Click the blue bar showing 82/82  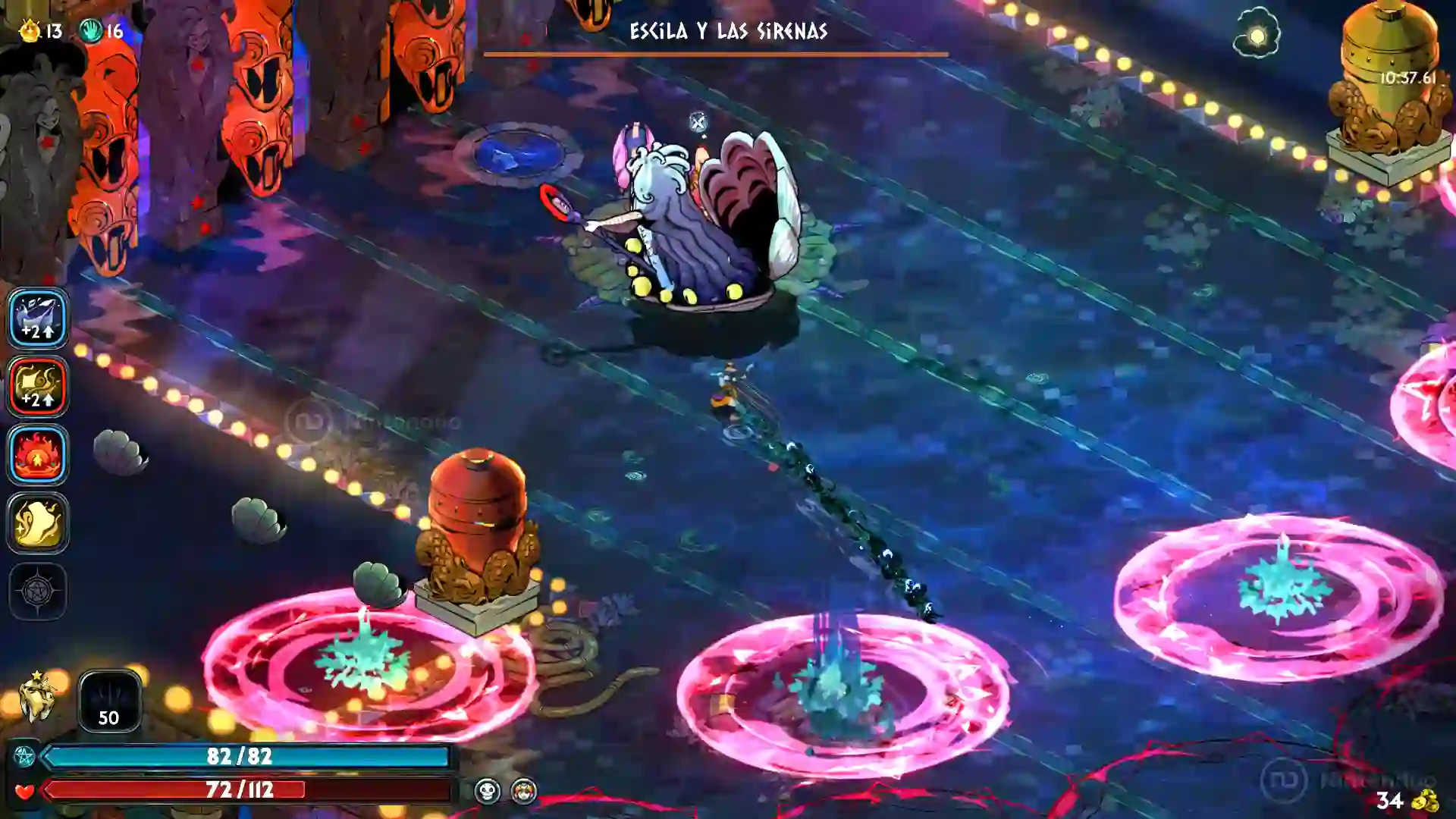[243, 755]
